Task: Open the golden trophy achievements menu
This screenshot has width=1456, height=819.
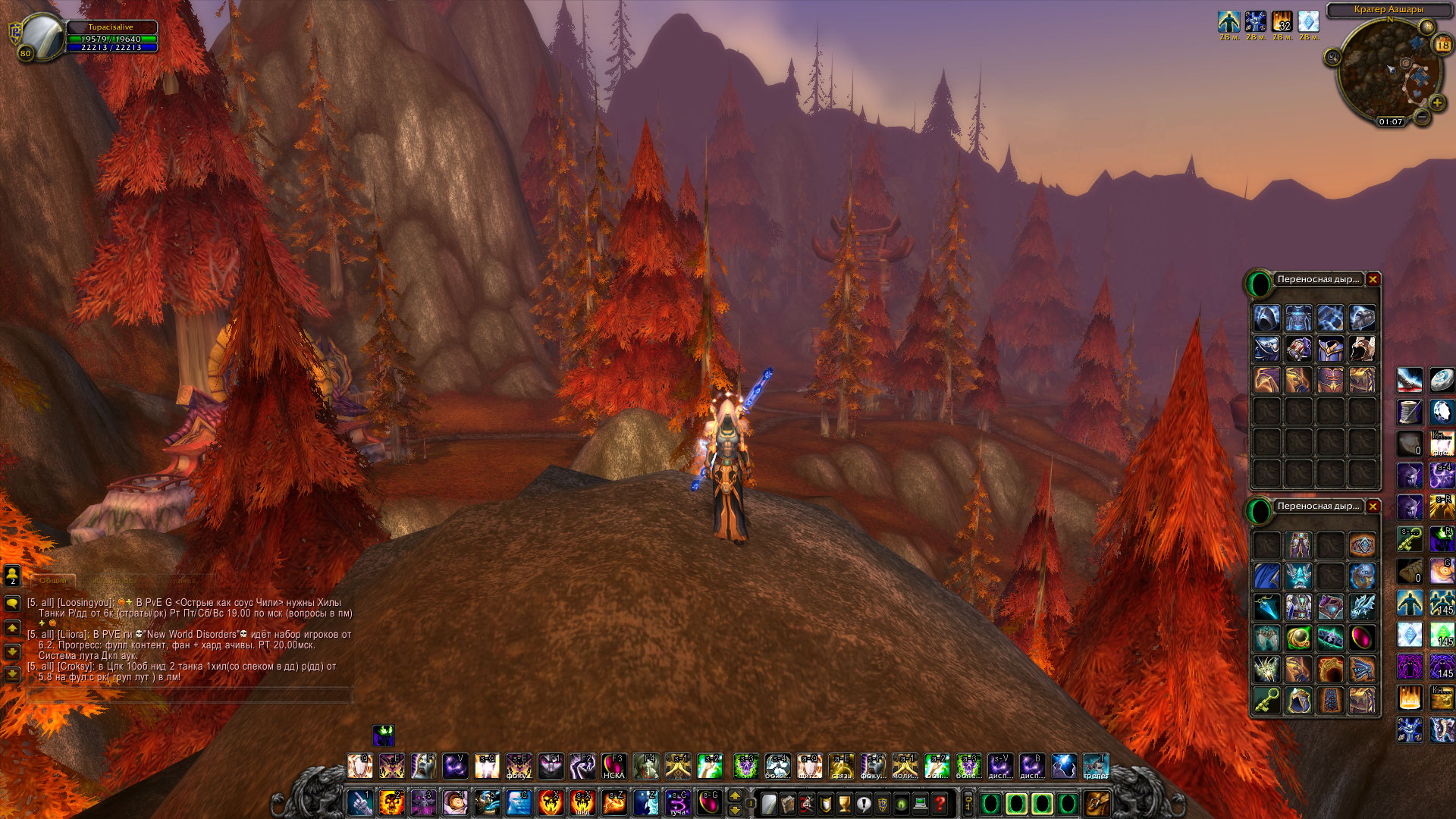Action: 844,803
